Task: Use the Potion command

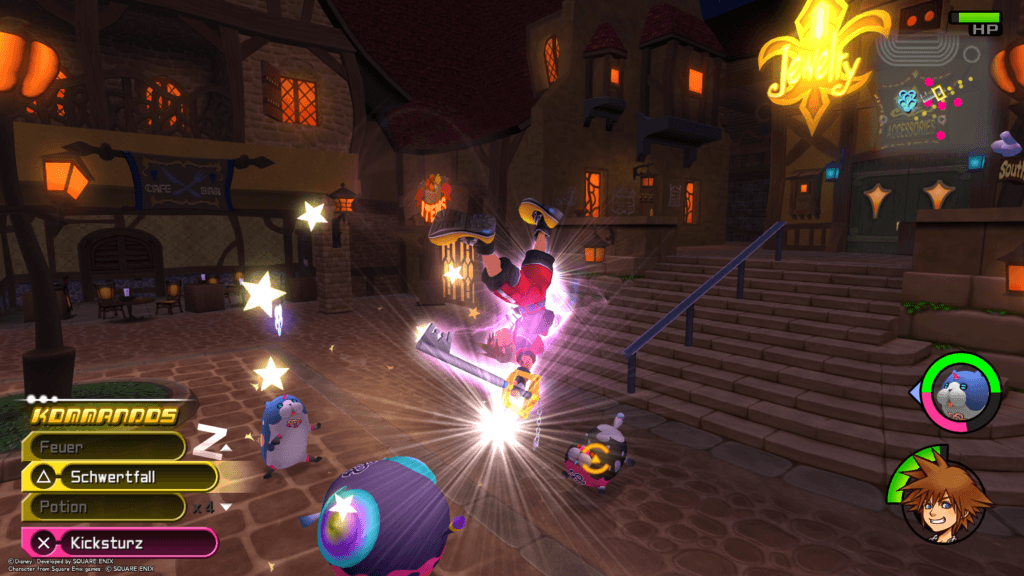Action: click(x=104, y=507)
